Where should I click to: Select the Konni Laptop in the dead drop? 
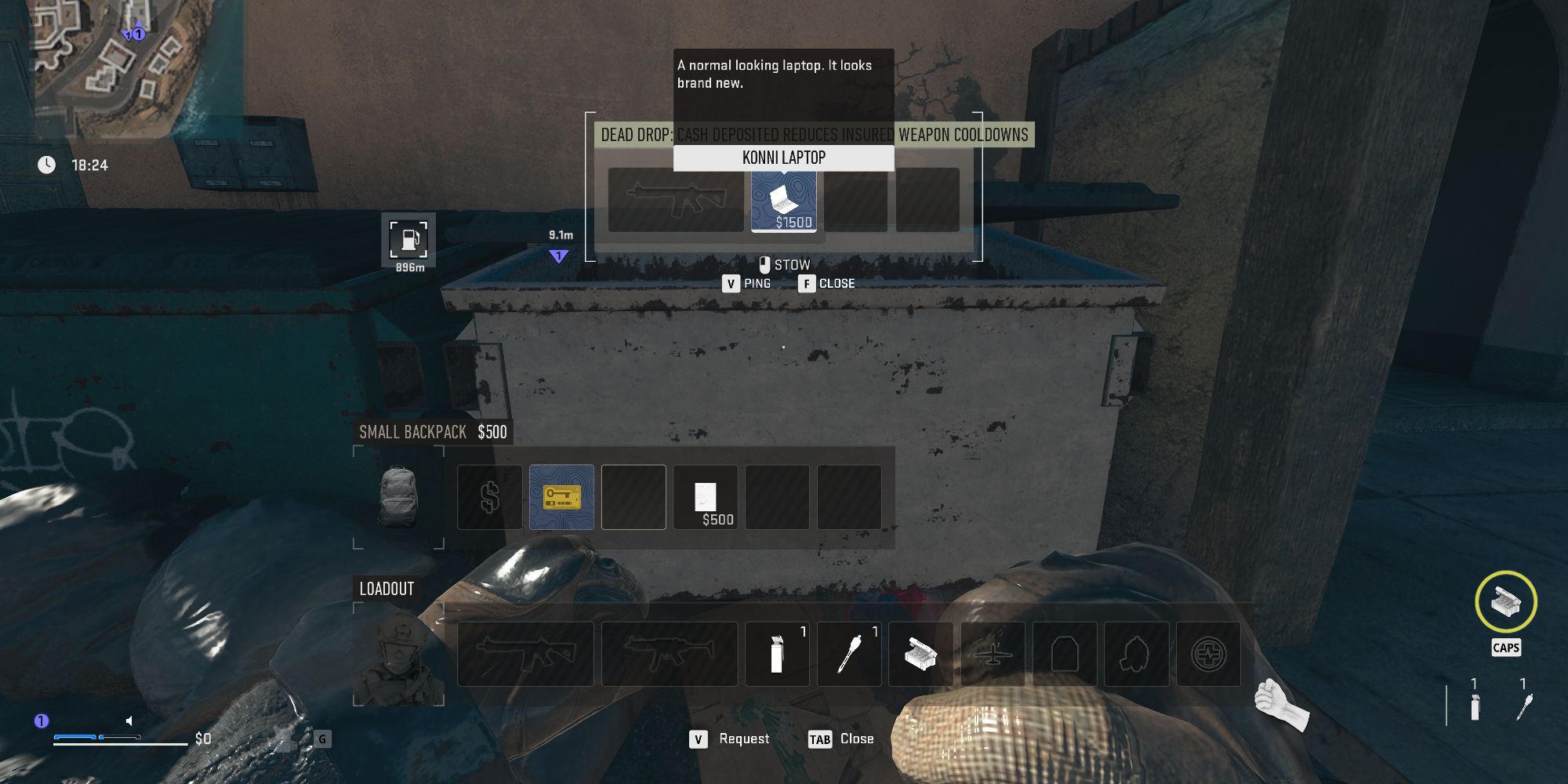click(784, 200)
